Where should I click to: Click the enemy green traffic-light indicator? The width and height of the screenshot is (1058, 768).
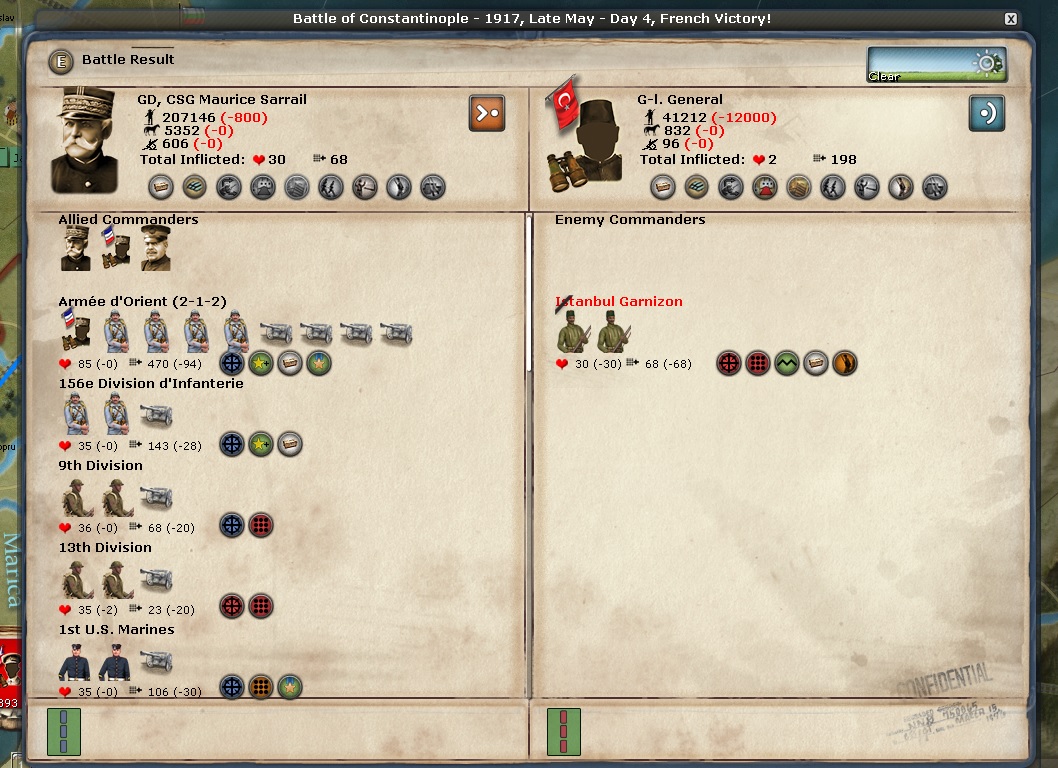pos(564,732)
